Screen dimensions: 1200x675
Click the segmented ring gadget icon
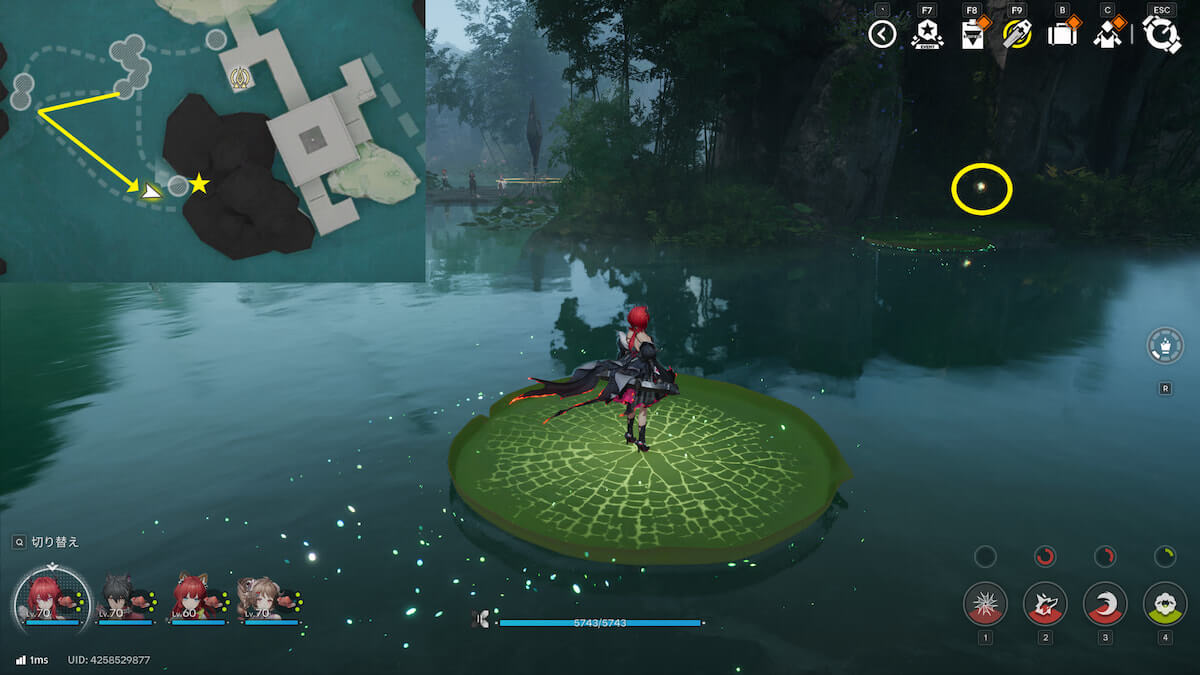1165,346
